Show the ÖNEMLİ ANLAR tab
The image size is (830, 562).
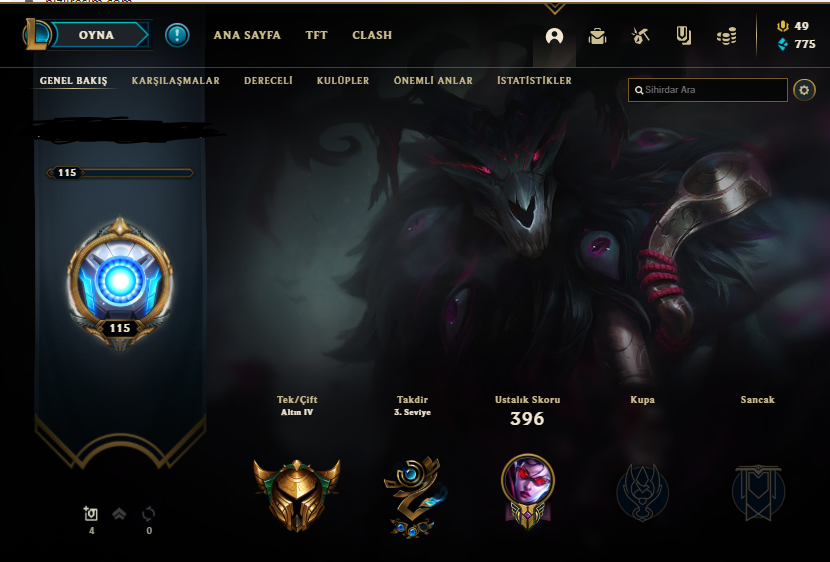(433, 80)
